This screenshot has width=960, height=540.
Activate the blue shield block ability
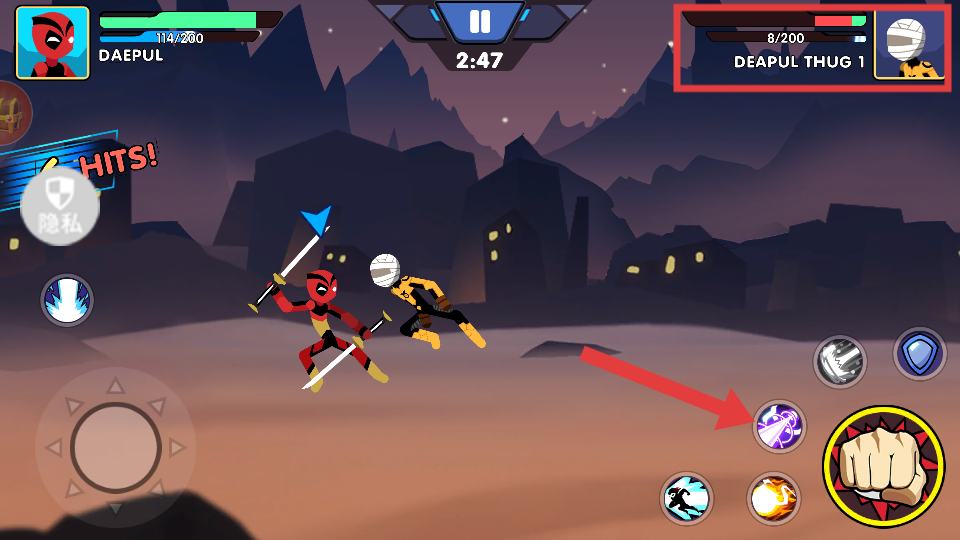click(919, 353)
